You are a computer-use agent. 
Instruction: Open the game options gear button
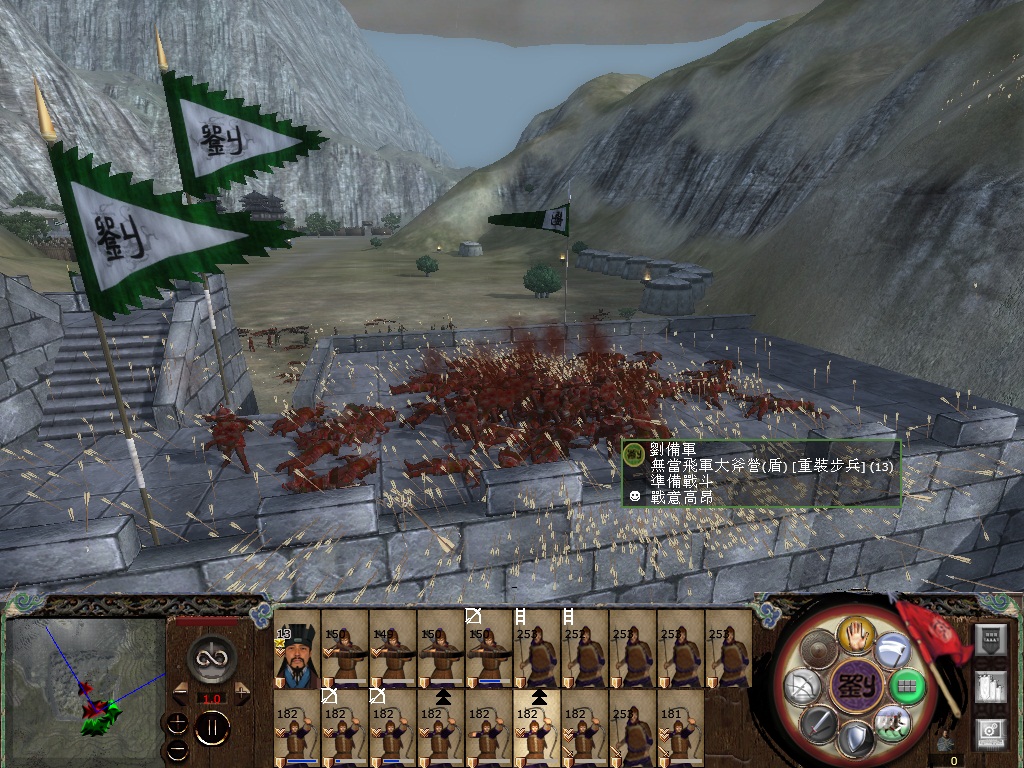tap(990, 732)
